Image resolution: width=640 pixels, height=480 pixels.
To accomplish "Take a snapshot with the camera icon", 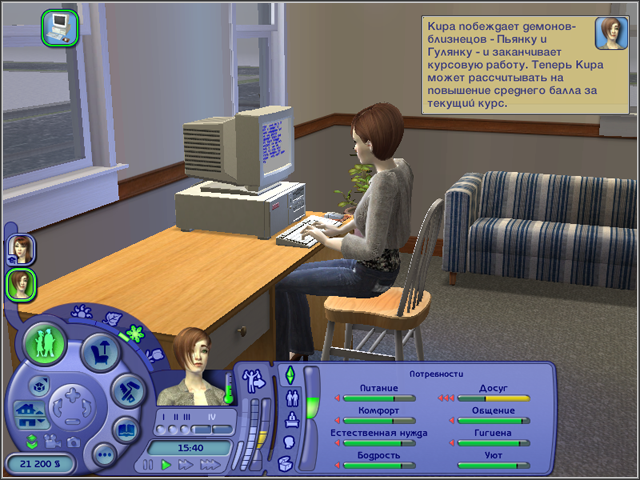I will [72, 441].
